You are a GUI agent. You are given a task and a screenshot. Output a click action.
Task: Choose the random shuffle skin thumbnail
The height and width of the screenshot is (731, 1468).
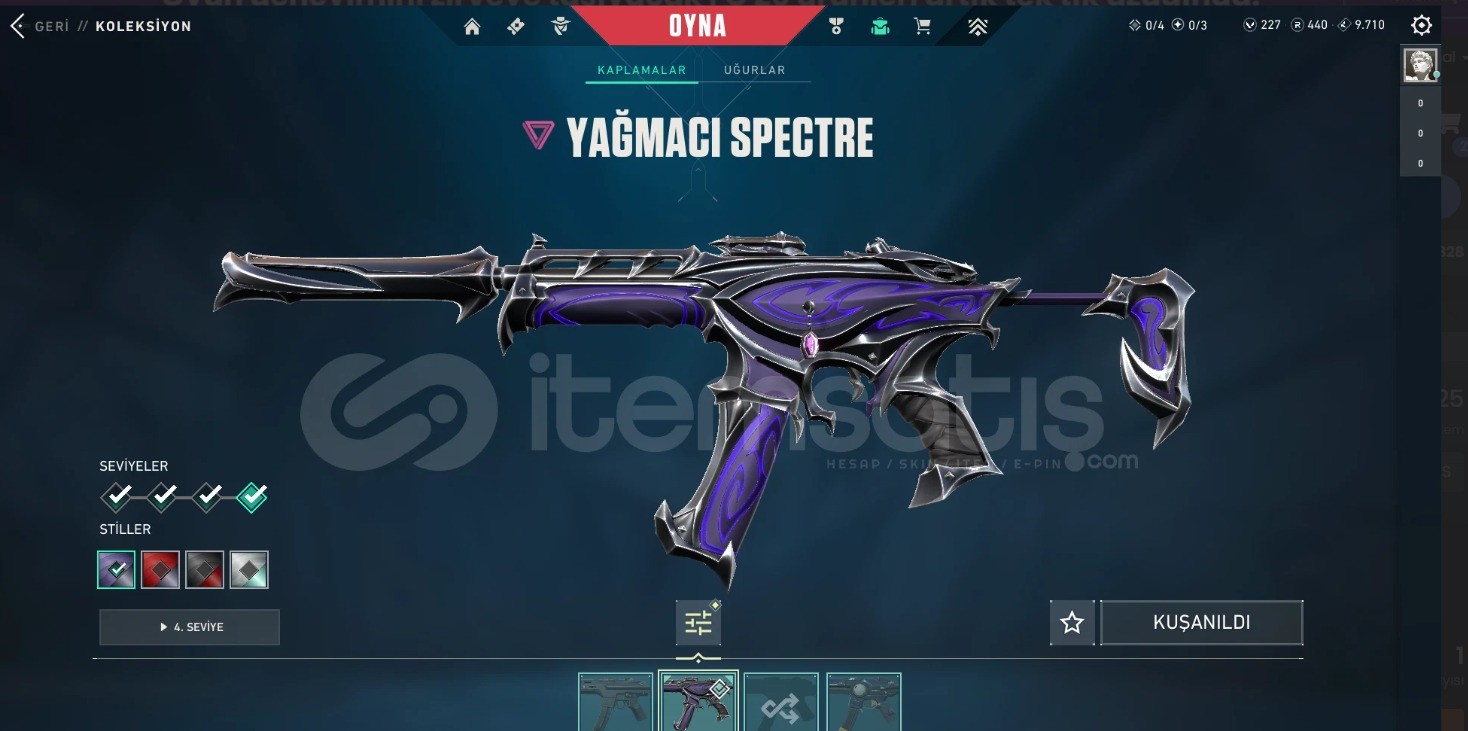click(x=781, y=702)
